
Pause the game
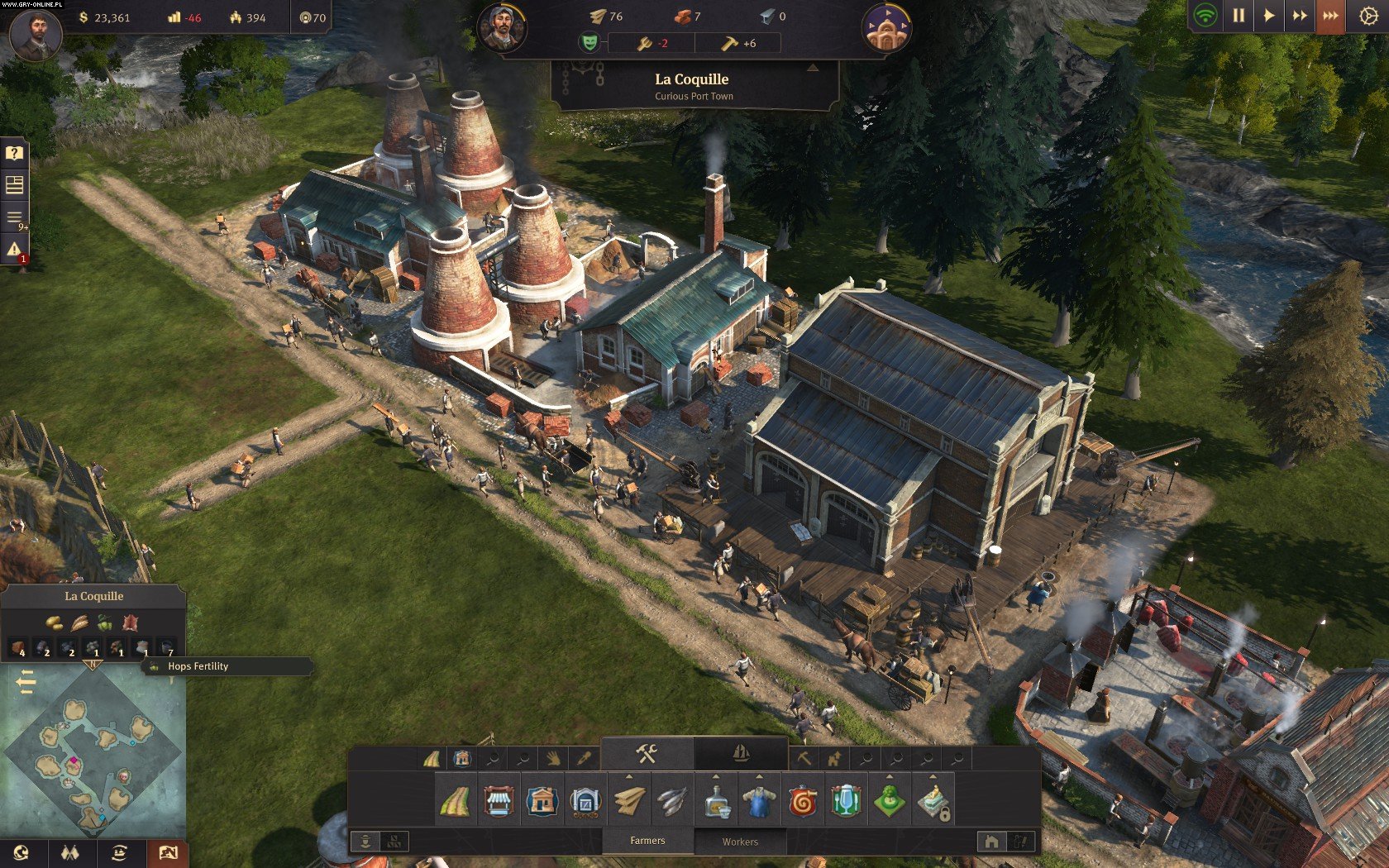click(x=1238, y=16)
